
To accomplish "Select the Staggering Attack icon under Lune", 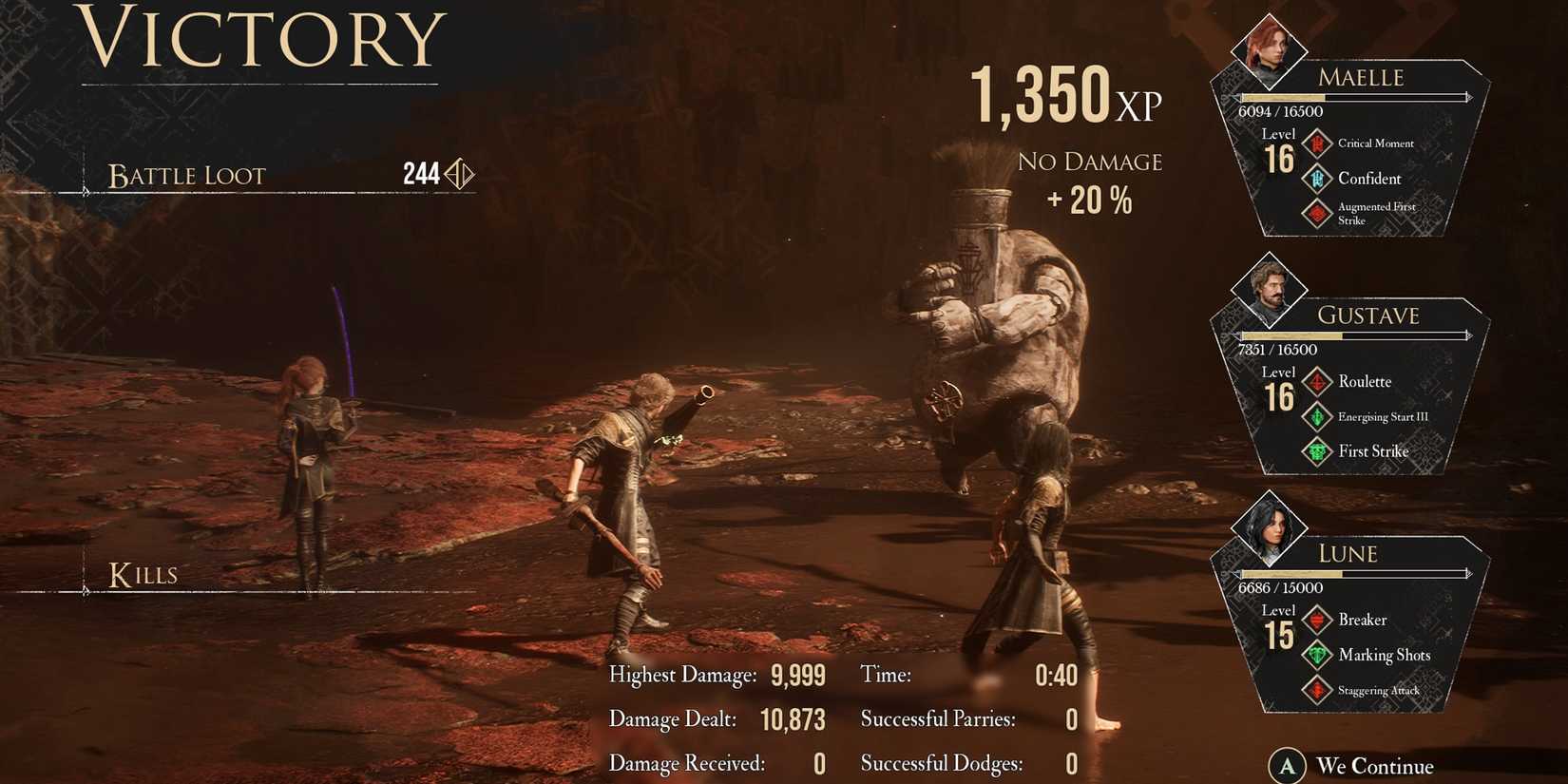I will coord(1317,690).
